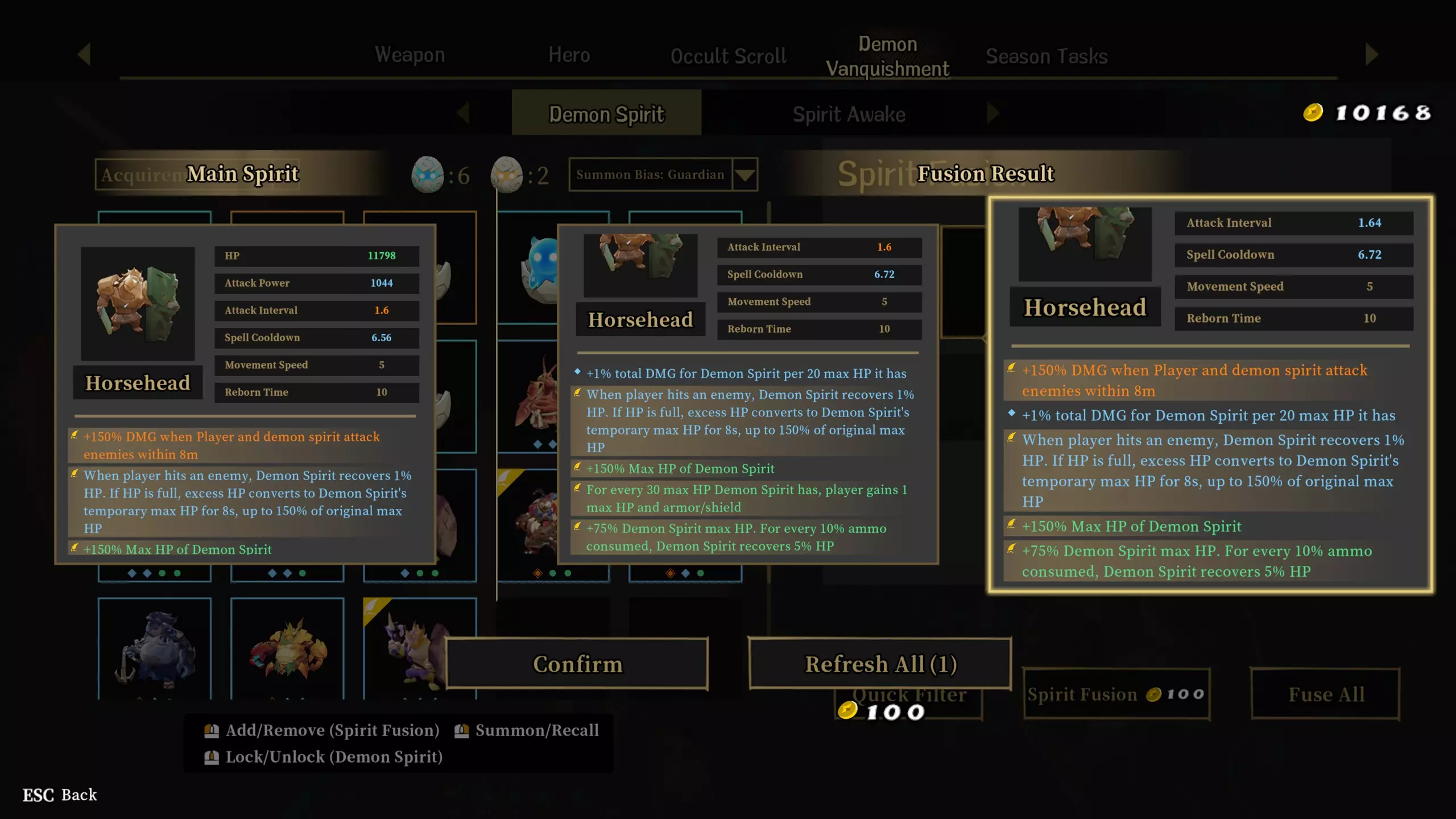Open the Summon Bias dropdown

745,175
